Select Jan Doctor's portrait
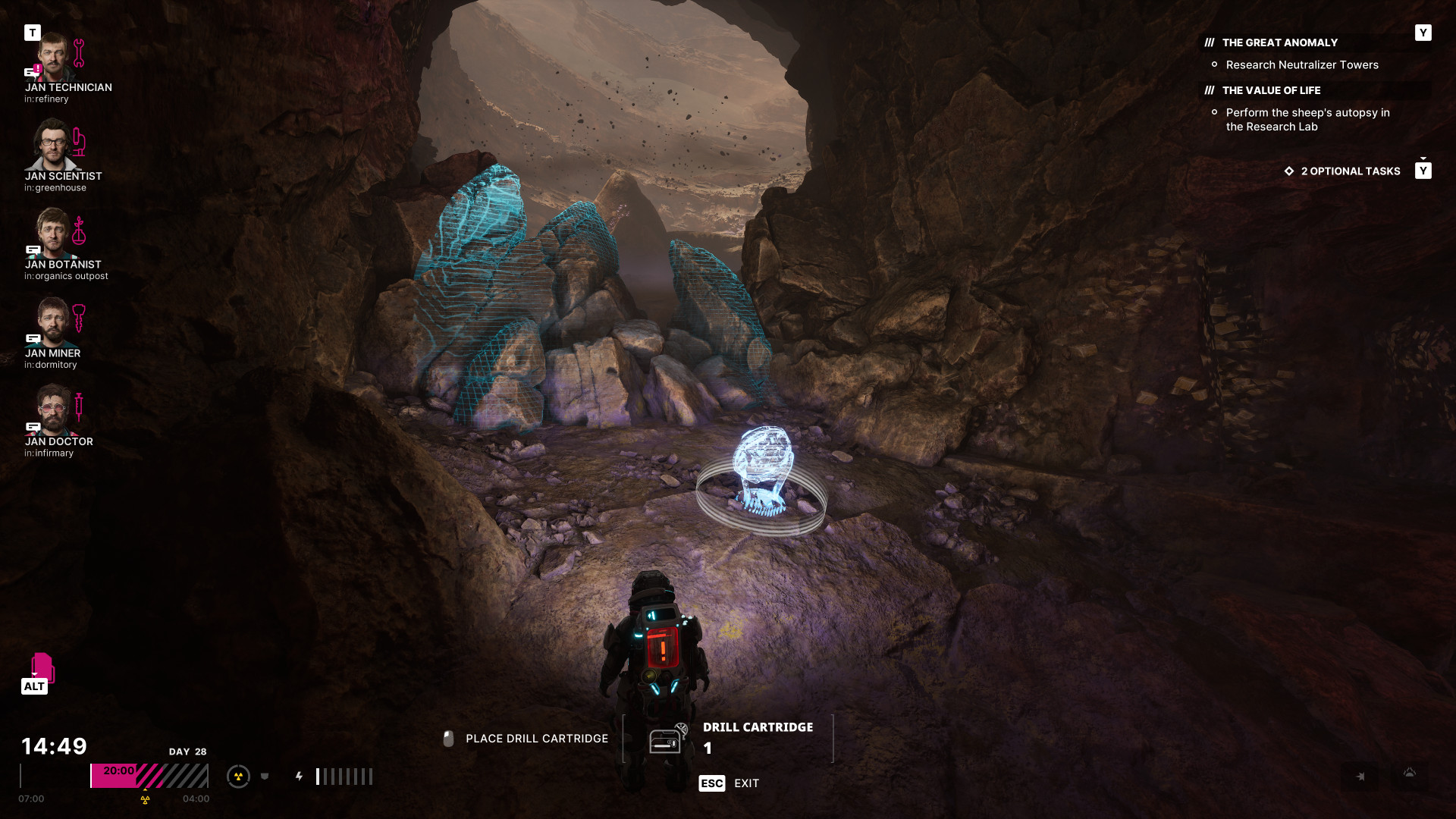 click(53, 412)
